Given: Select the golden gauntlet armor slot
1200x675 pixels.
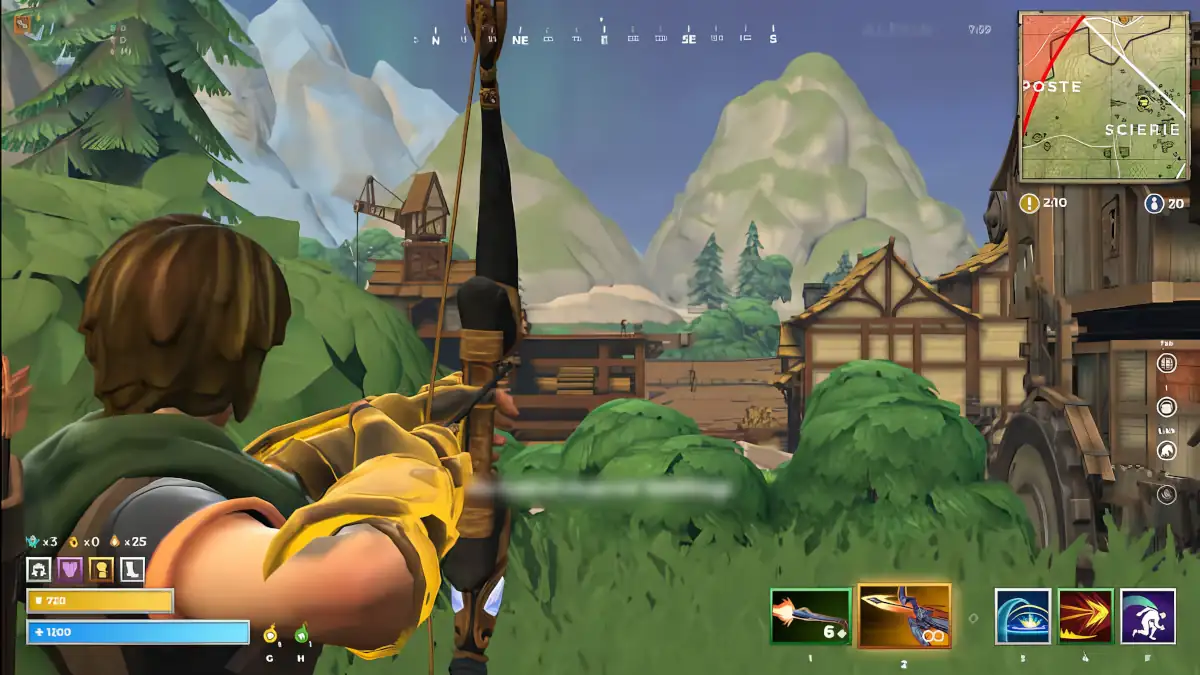Looking at the screenshot, I should [x=101, y=570].
